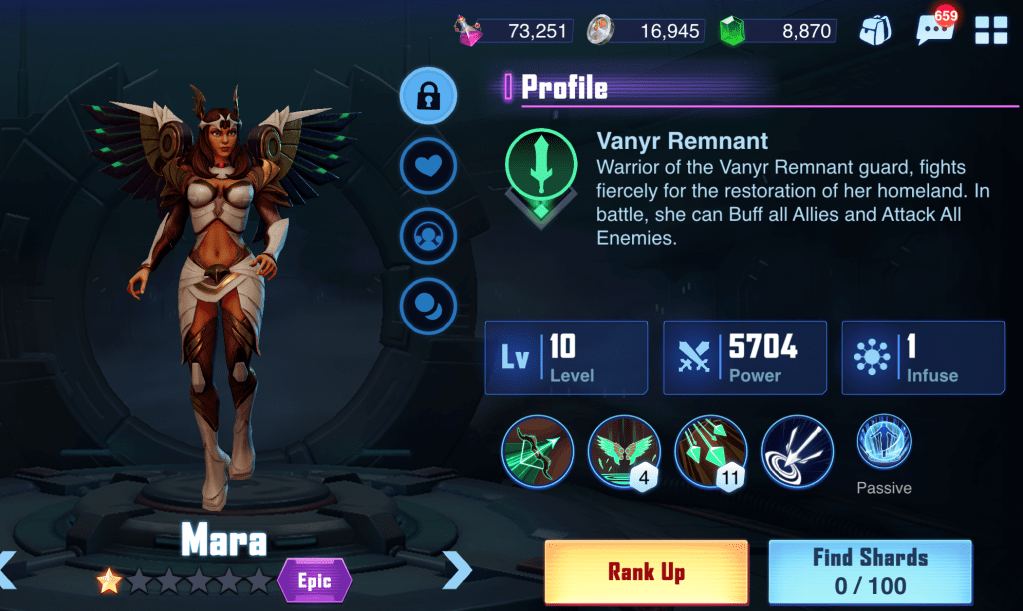
Task: Click the Rank Up button
Action: coord(646,571)
